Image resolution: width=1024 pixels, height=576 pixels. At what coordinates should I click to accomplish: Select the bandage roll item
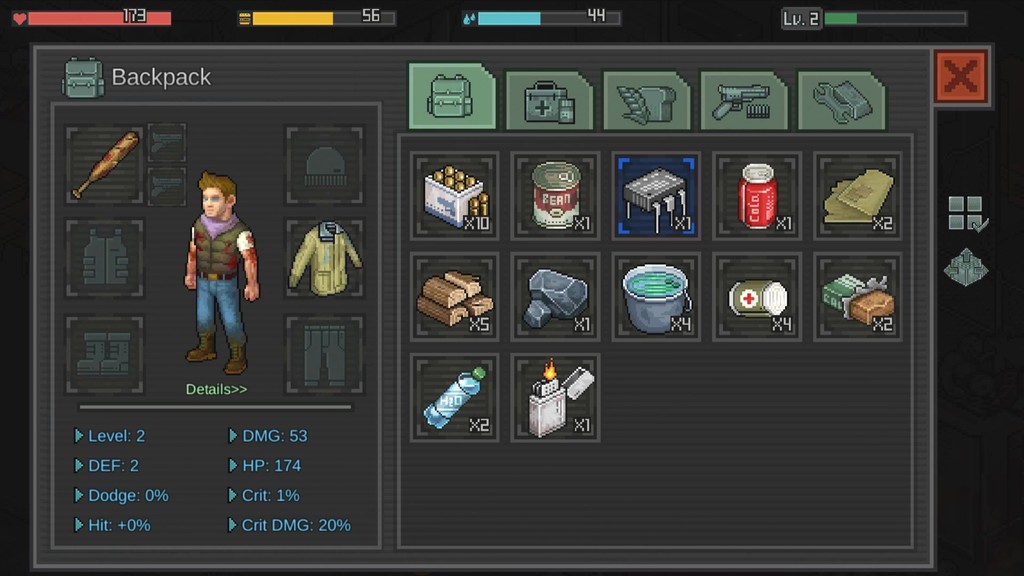pos(757,297)
